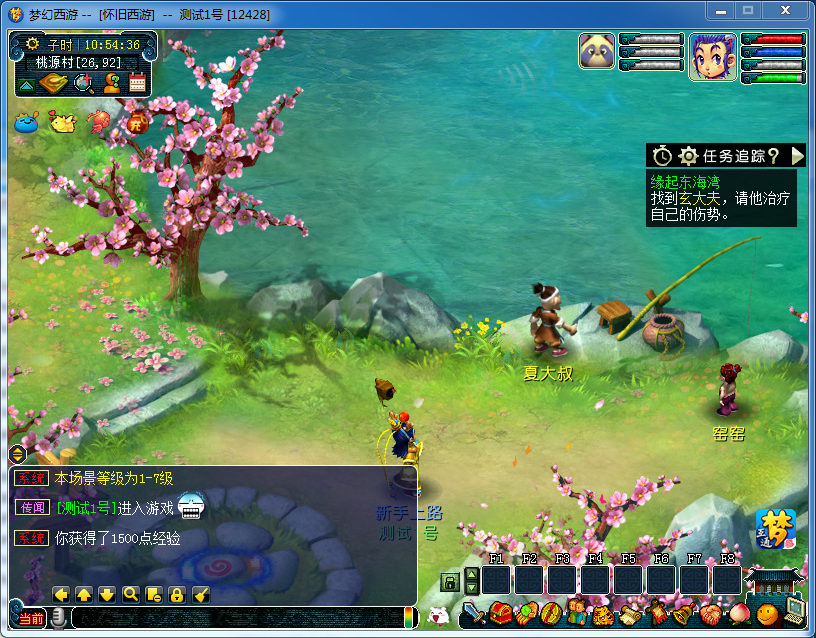Click the handshake friends icon

coord(709,612)
